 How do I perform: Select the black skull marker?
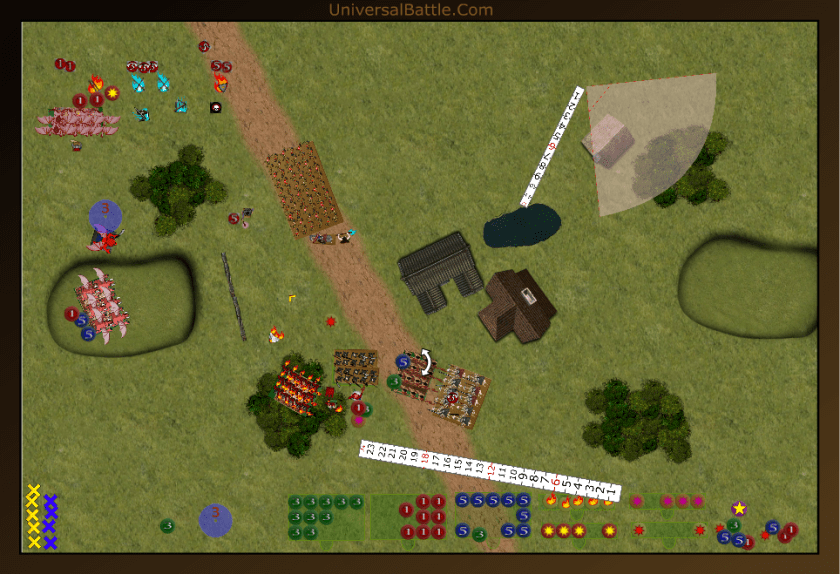215,107
